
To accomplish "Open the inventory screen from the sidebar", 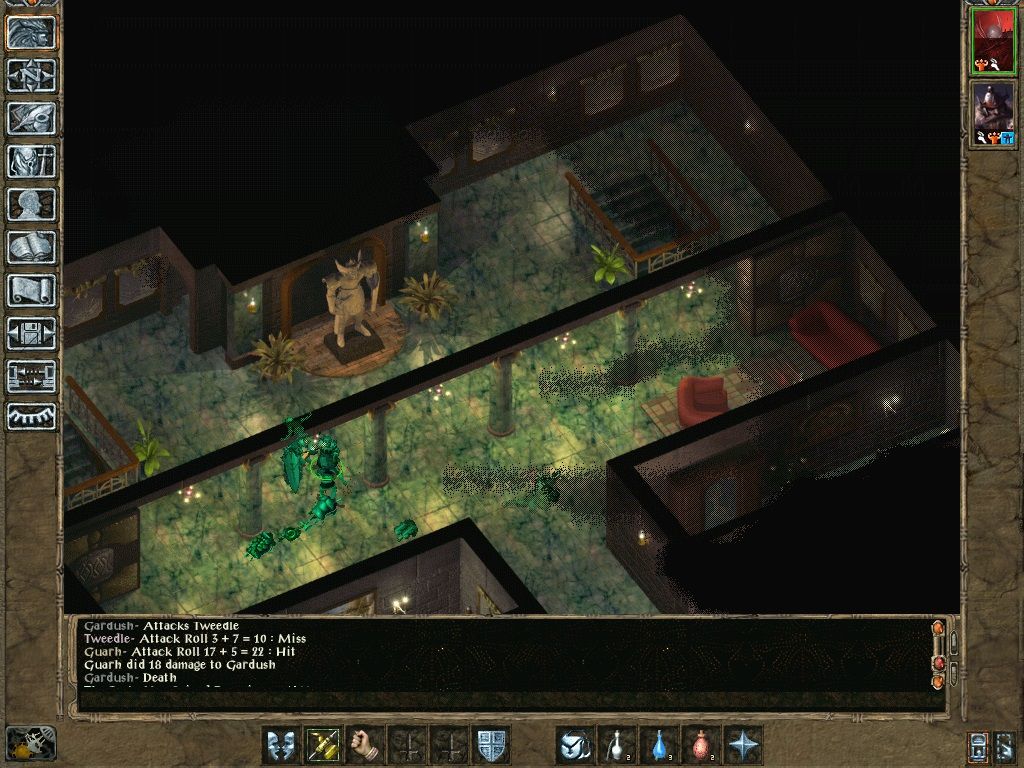I will pos(32,161).
